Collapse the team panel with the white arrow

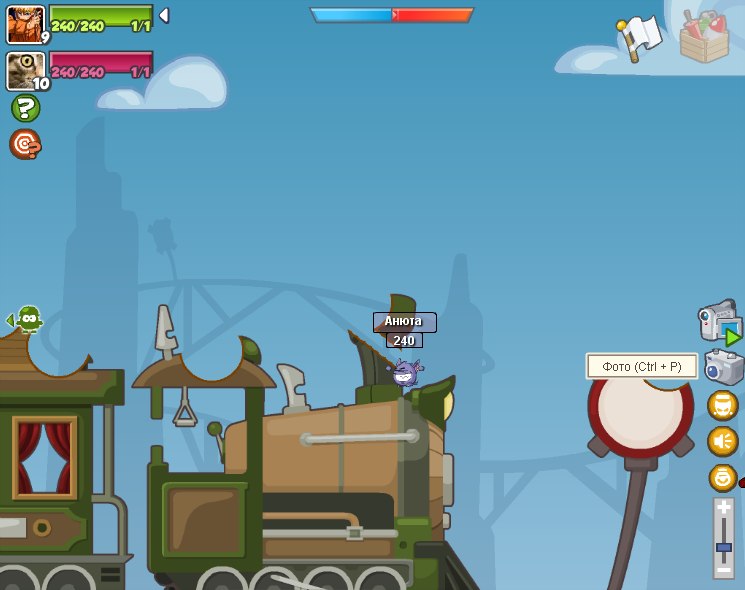(x=164, y=16)
